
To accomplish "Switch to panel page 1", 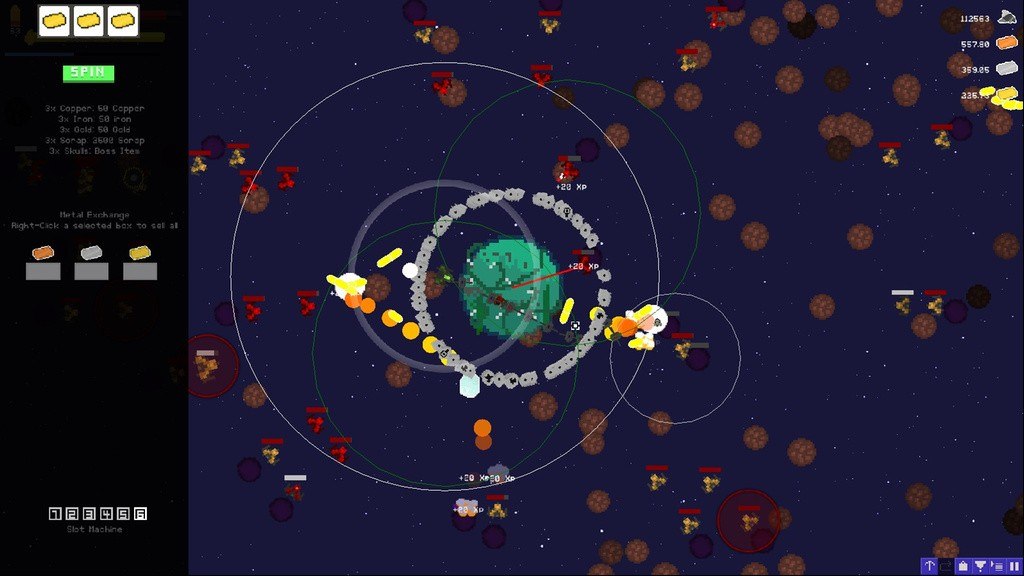I will point(55,514).
